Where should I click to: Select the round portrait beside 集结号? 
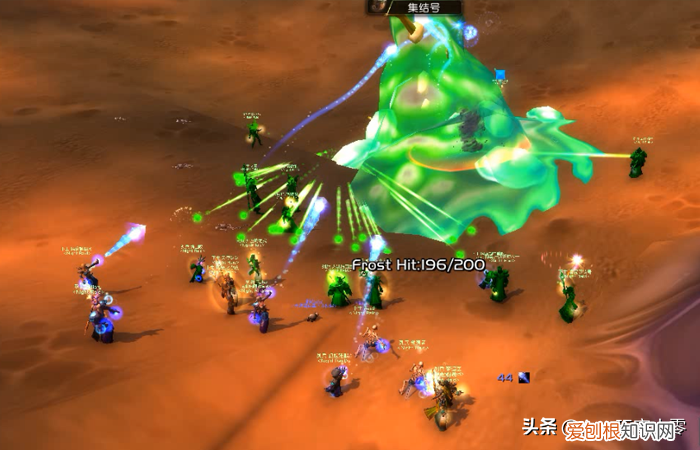[x=377, y=6]
